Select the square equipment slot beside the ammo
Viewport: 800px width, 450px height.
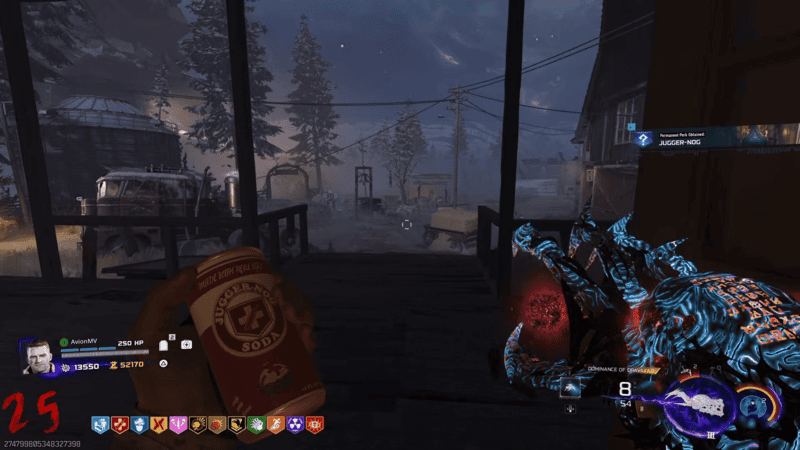570,388
